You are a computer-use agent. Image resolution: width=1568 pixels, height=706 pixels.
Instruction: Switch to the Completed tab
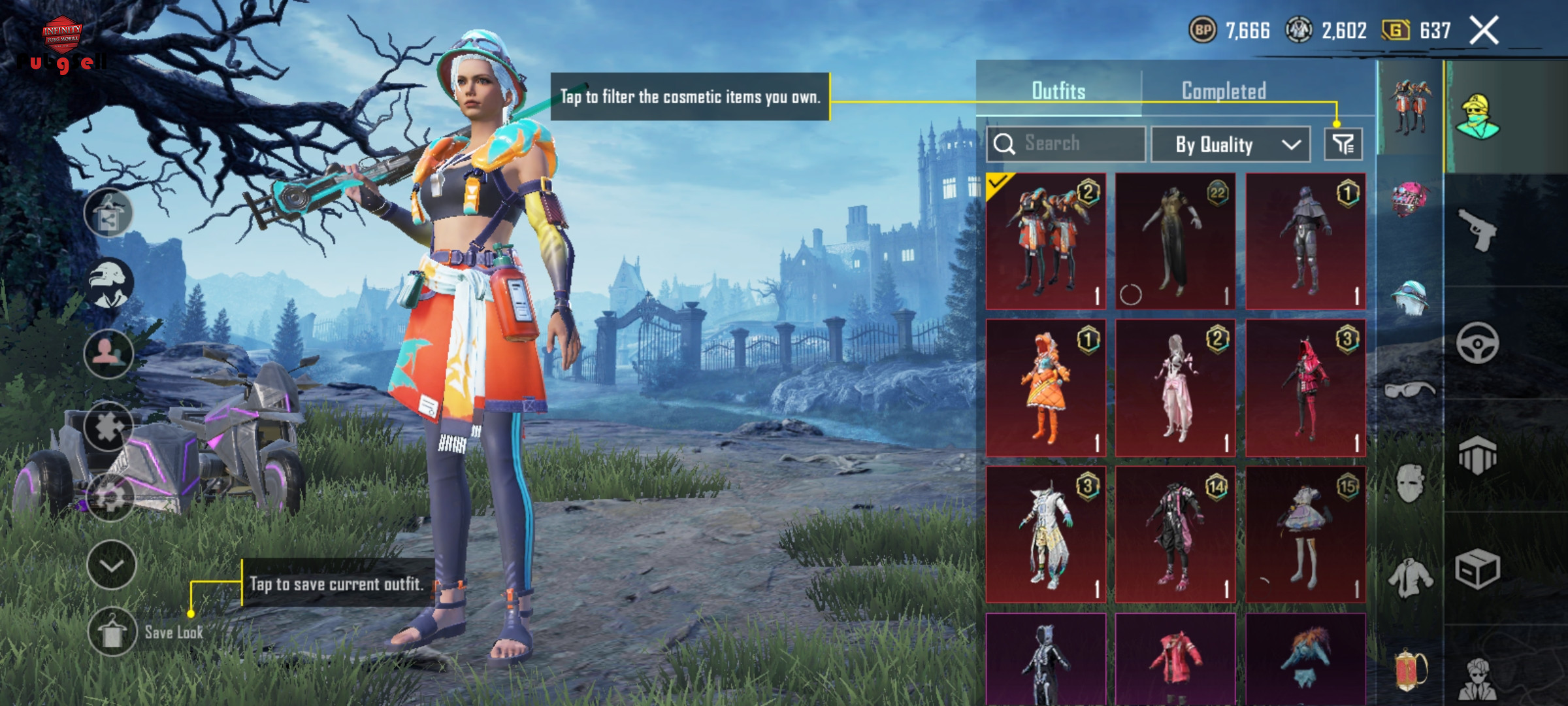[x=1223, y=91]
